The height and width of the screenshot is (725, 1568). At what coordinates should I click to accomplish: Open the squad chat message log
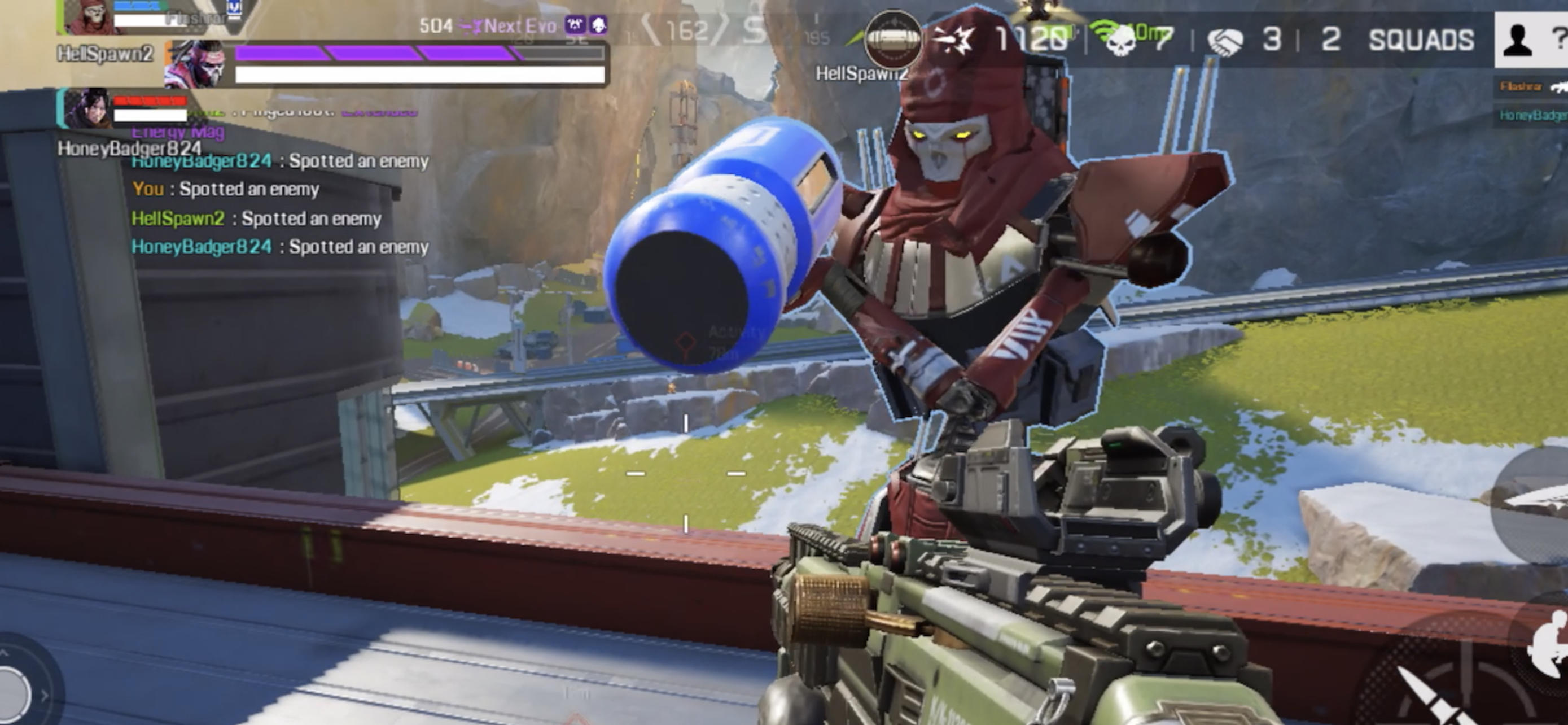pyautogui.click(x=280, y=204)
